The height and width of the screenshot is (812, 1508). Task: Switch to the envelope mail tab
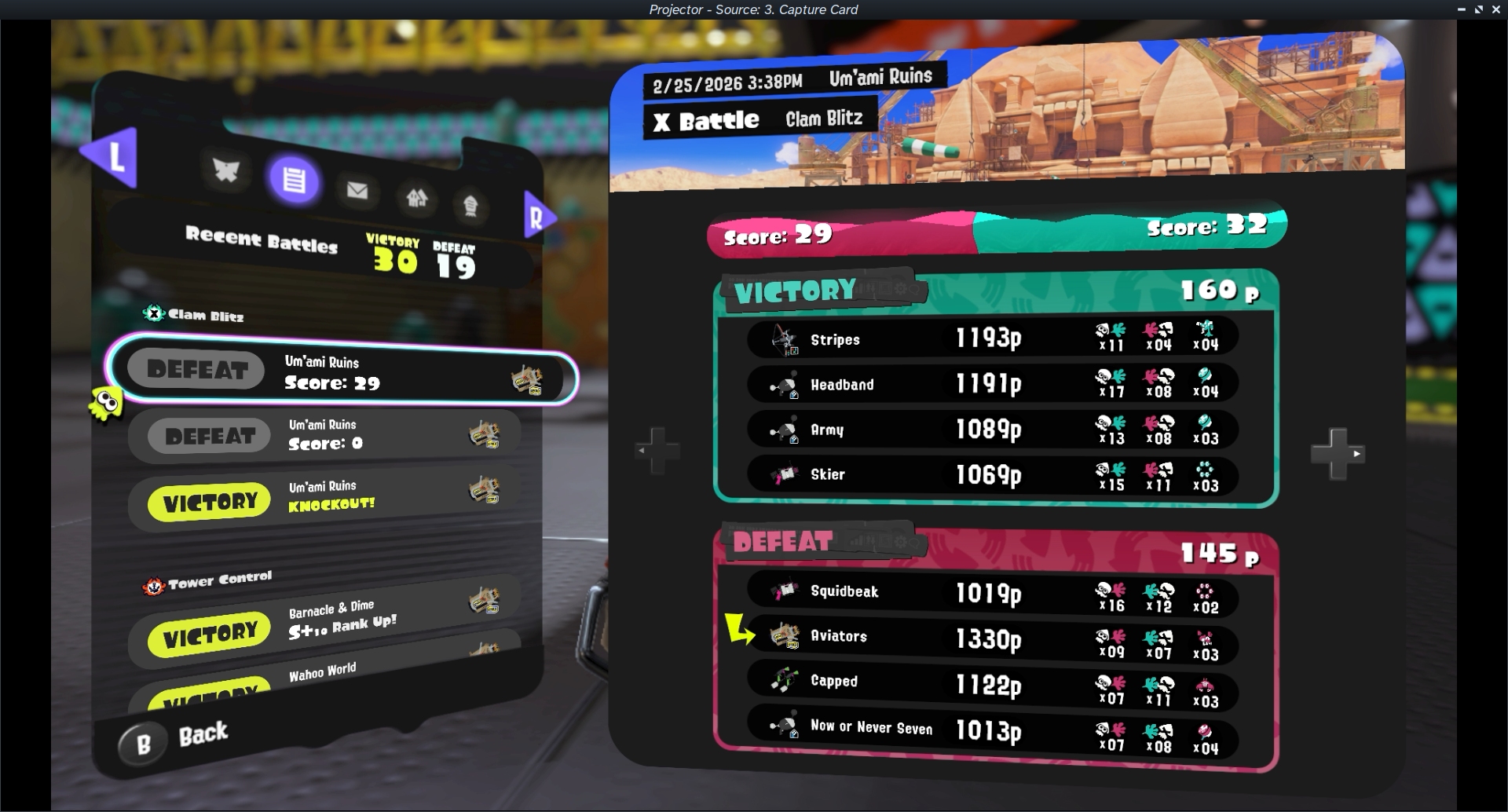[357, 191]
